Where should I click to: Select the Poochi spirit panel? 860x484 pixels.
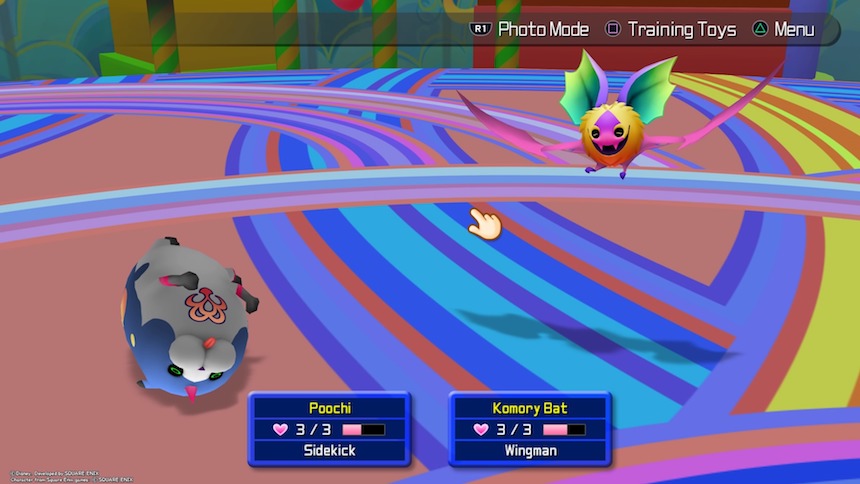(x=330, y=428)
